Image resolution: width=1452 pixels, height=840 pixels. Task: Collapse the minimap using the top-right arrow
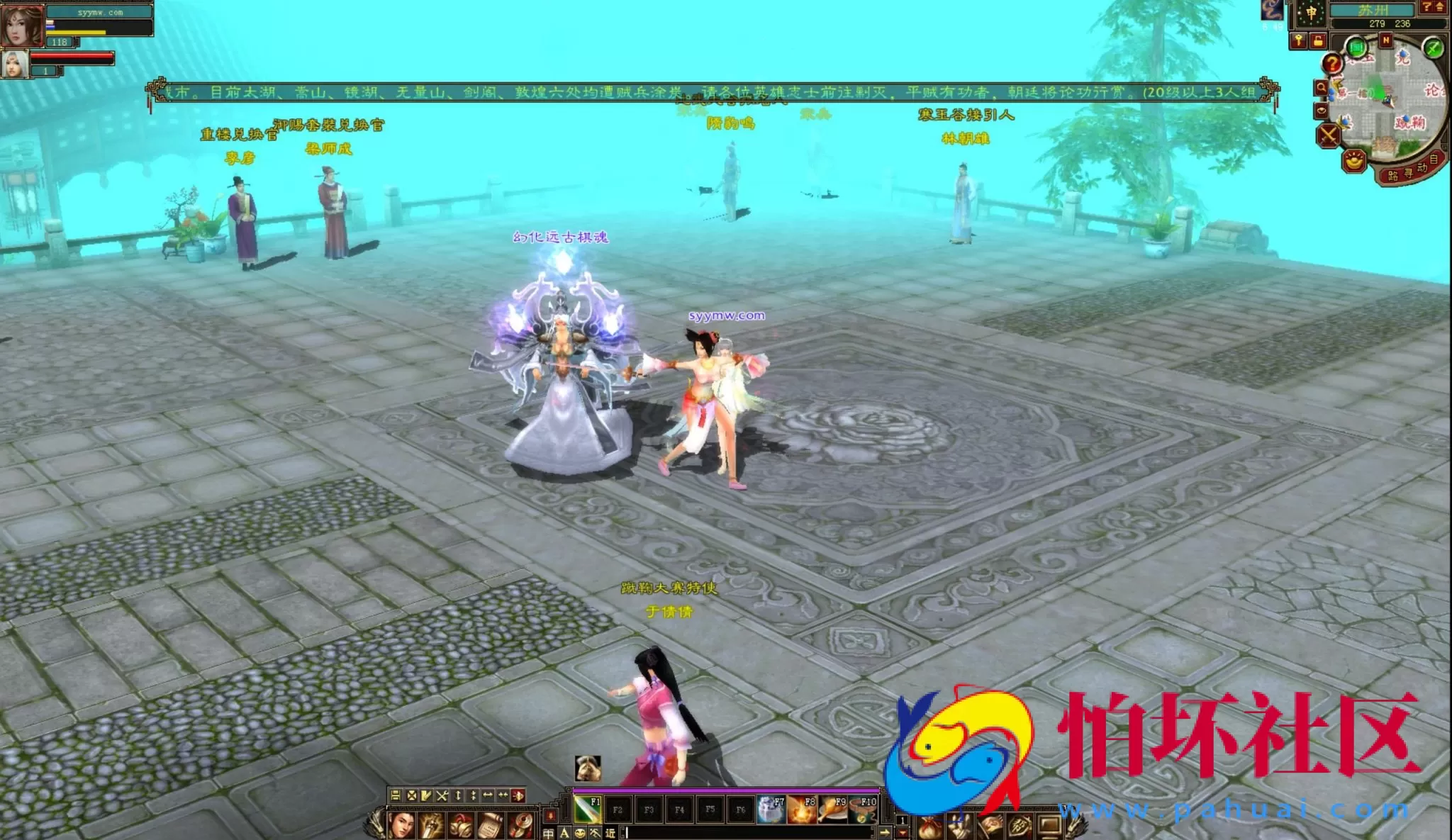point(1439,6)
